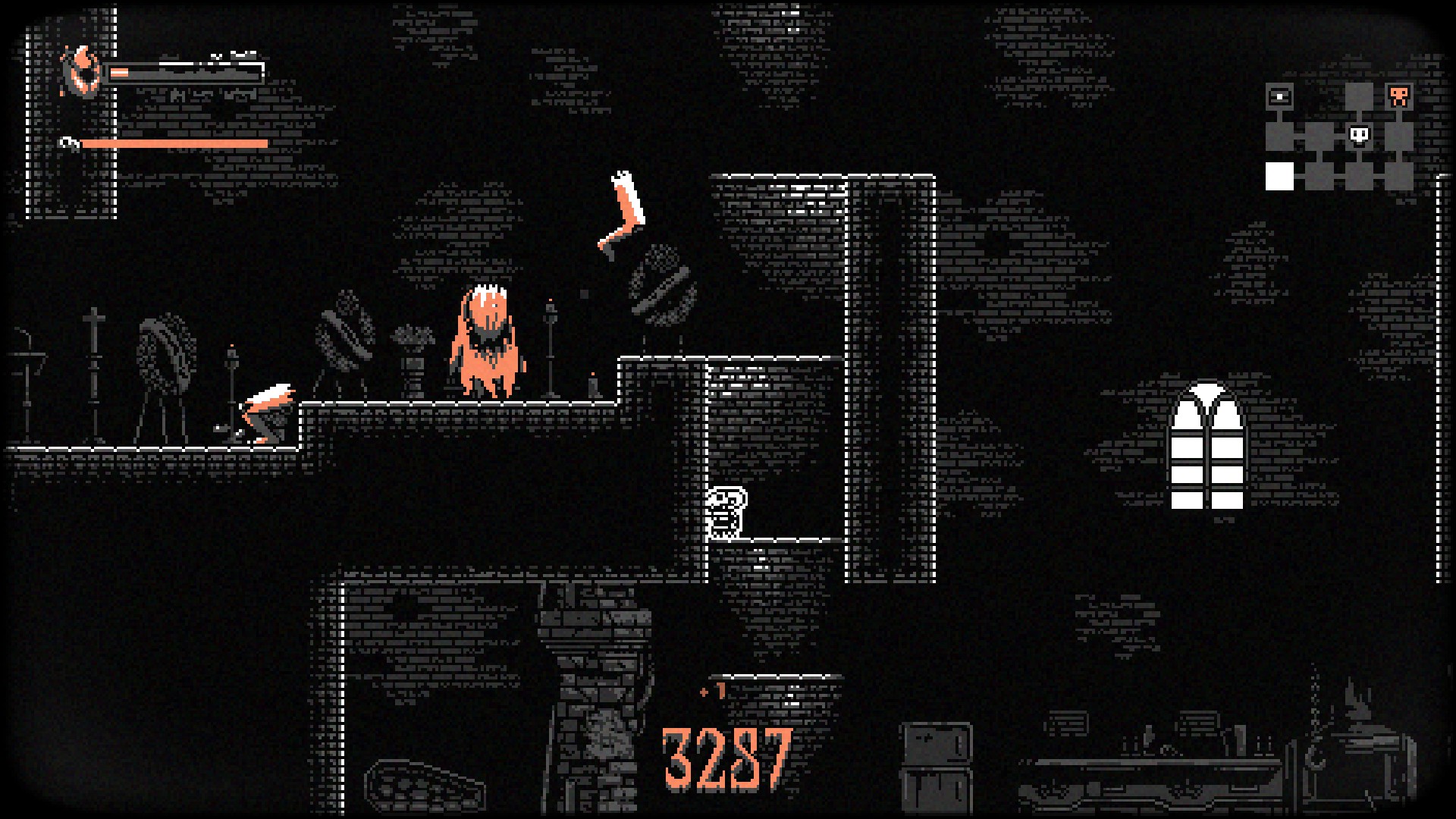This screenshot has width=1456, height=819.
Task: Click the orange skull room on minimap
Action: [x=1398, y=96]
